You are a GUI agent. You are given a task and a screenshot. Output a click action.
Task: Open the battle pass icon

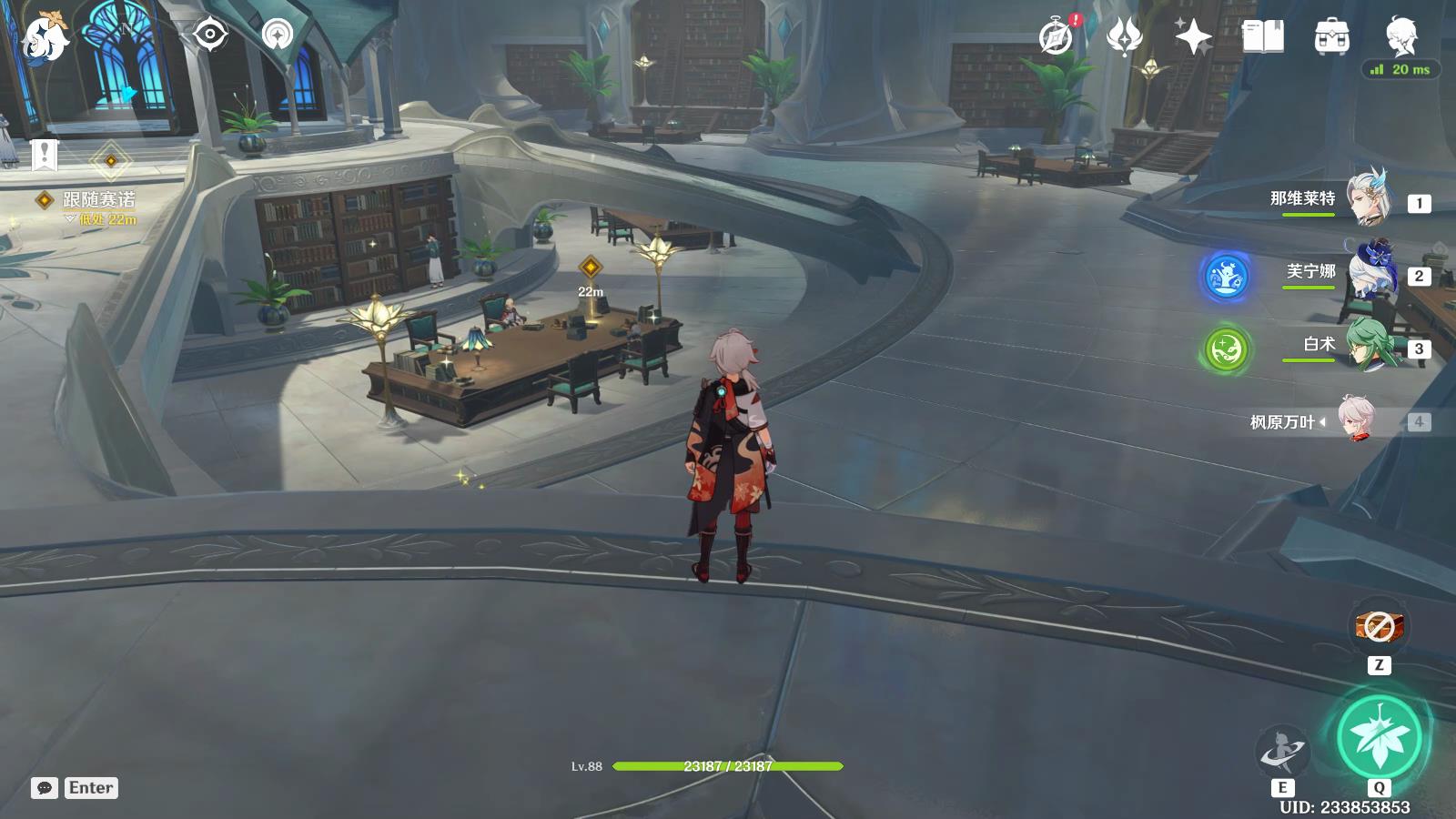tap(1125, 37)
